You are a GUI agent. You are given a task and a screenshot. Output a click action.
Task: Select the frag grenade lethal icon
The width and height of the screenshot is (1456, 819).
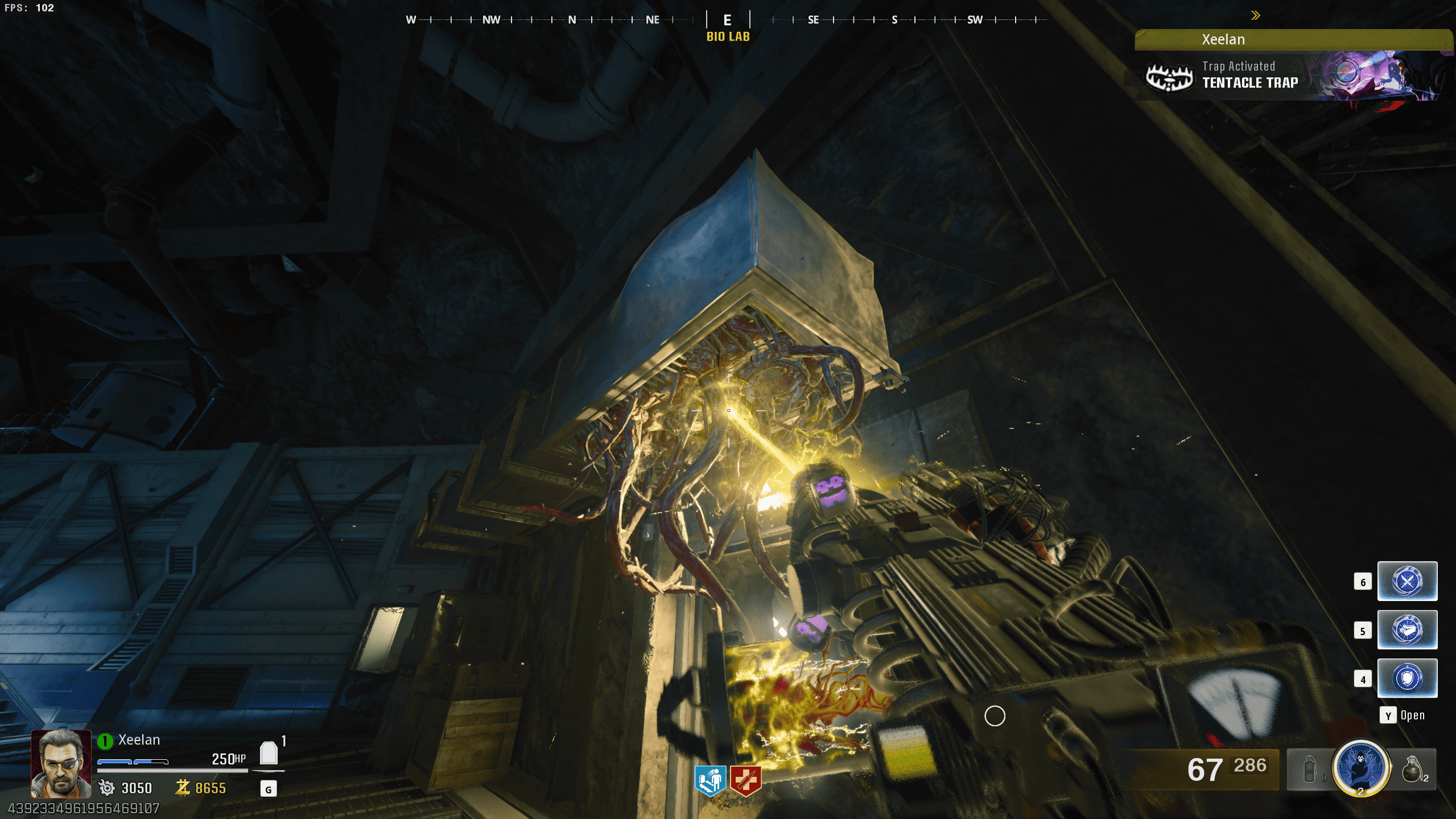coord(1413,769)
